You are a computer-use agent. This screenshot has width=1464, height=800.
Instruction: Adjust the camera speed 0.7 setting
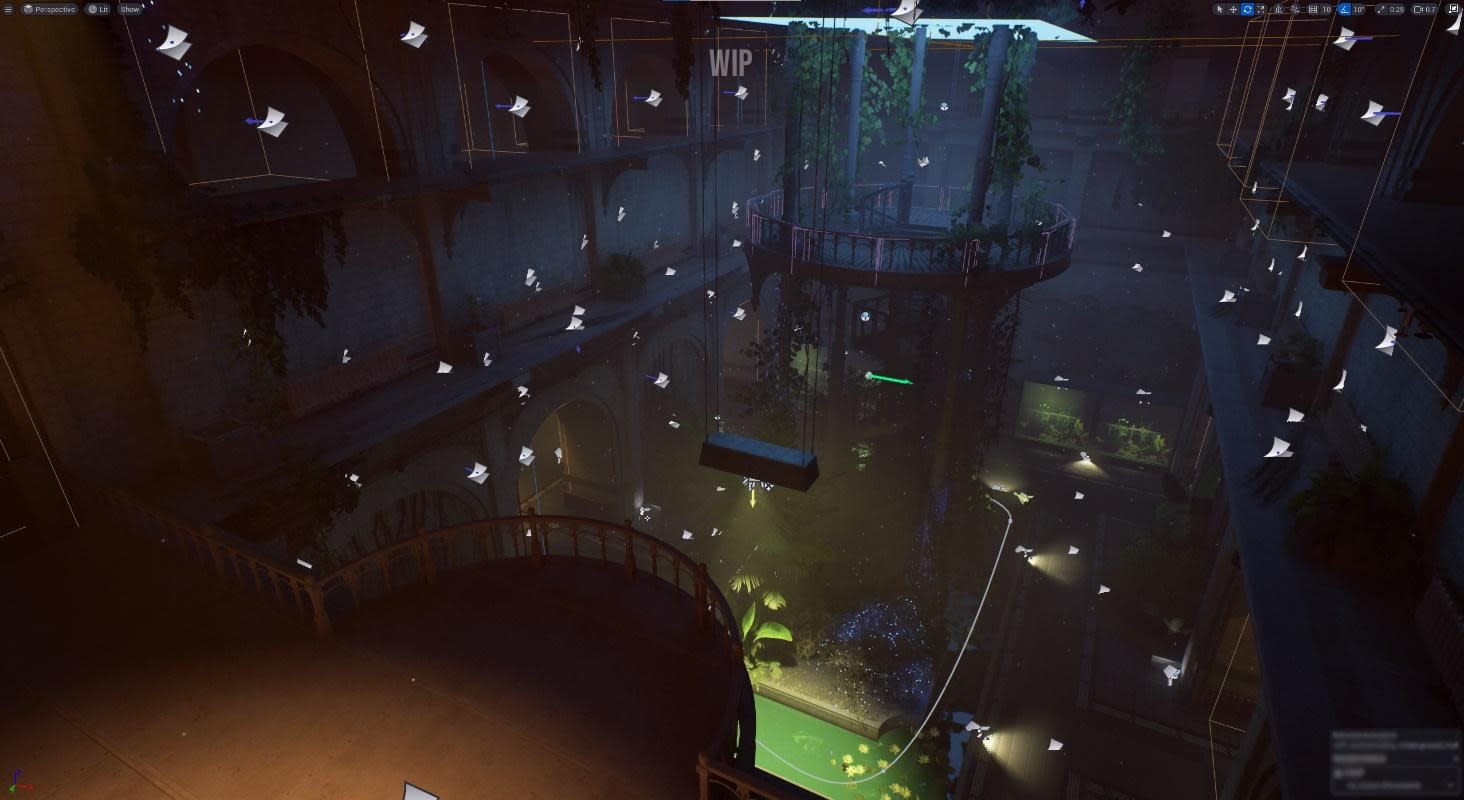coord(1425,9)
